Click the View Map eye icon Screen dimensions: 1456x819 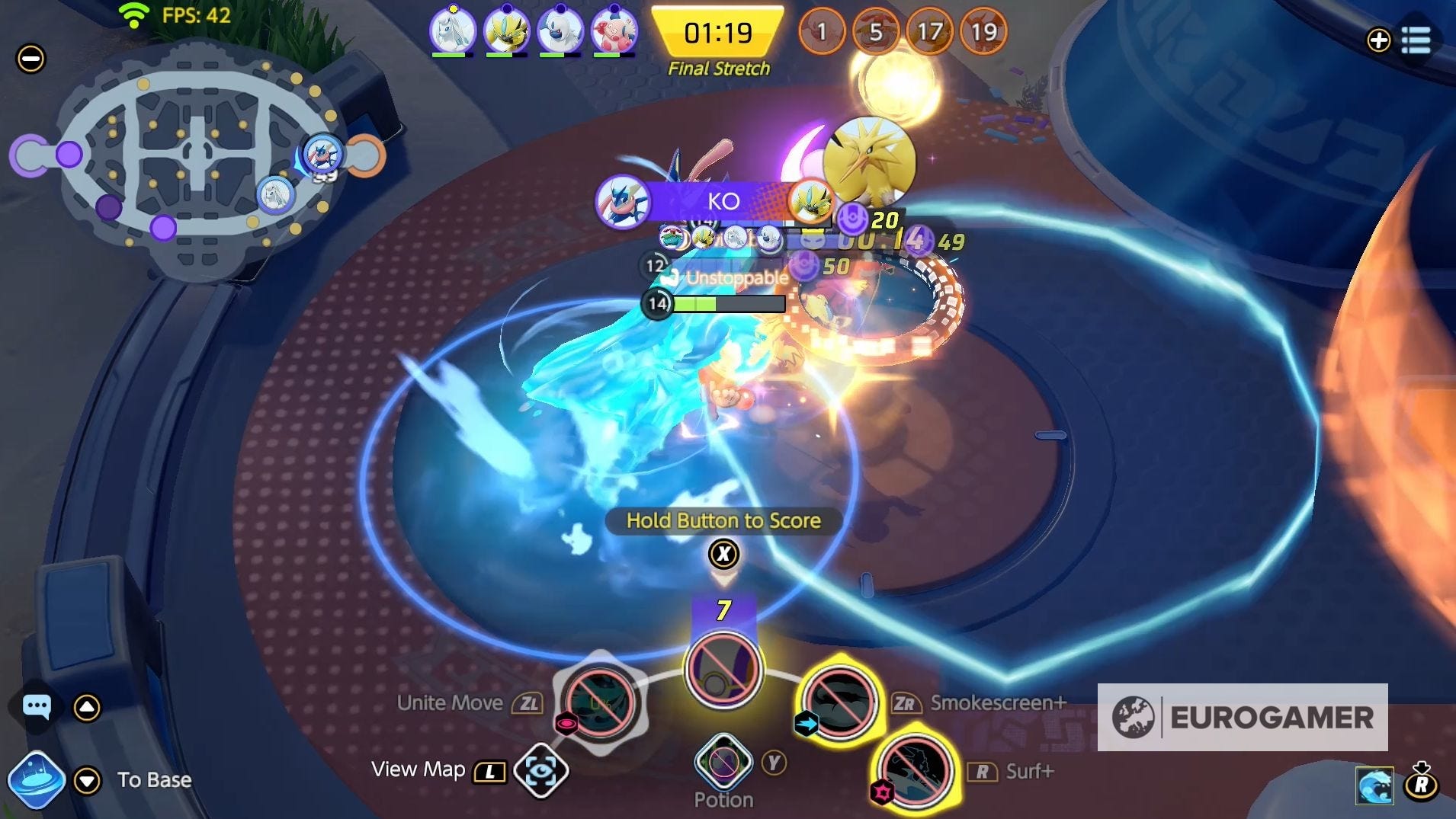(543, 769)
